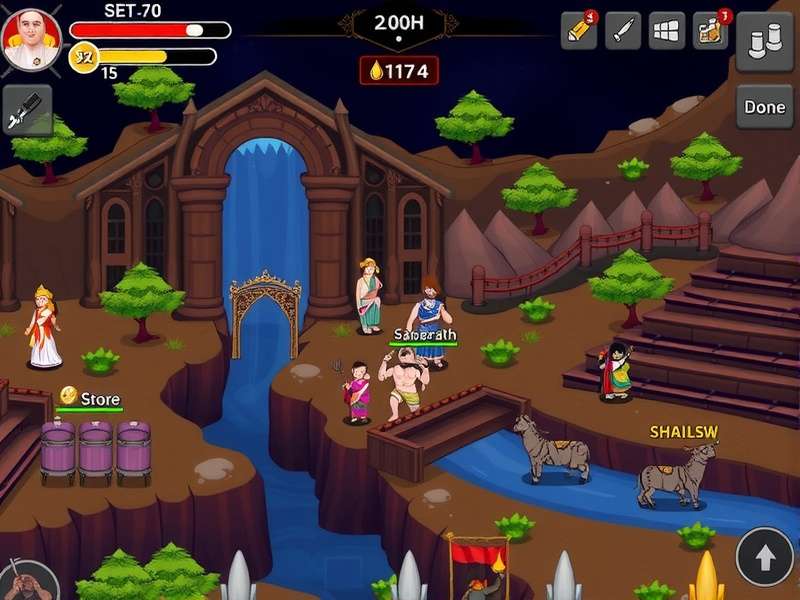Select the sword icon in top toolbar
The image size is (800, 600).
[x=623, y=29]
